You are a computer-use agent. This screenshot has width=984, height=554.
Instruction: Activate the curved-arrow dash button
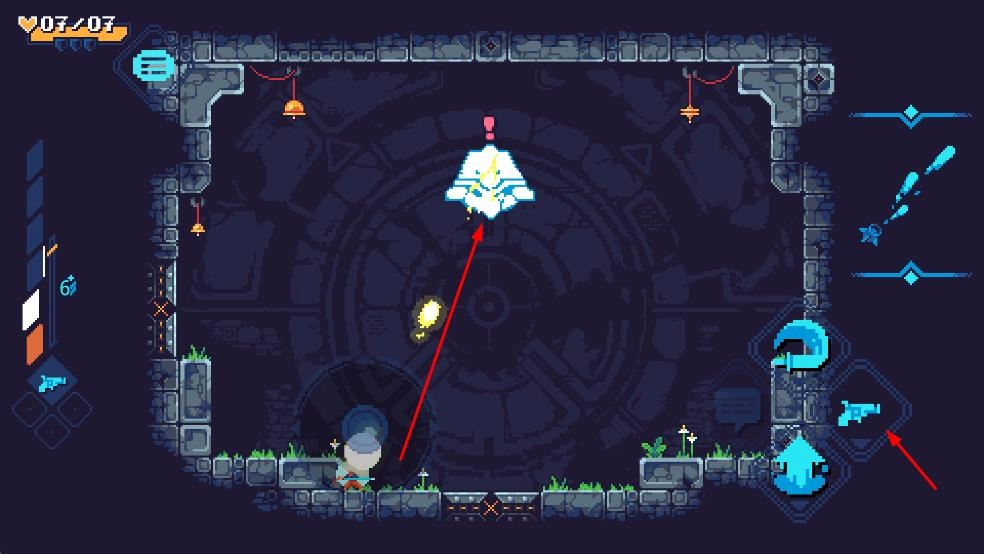point(800,345)
